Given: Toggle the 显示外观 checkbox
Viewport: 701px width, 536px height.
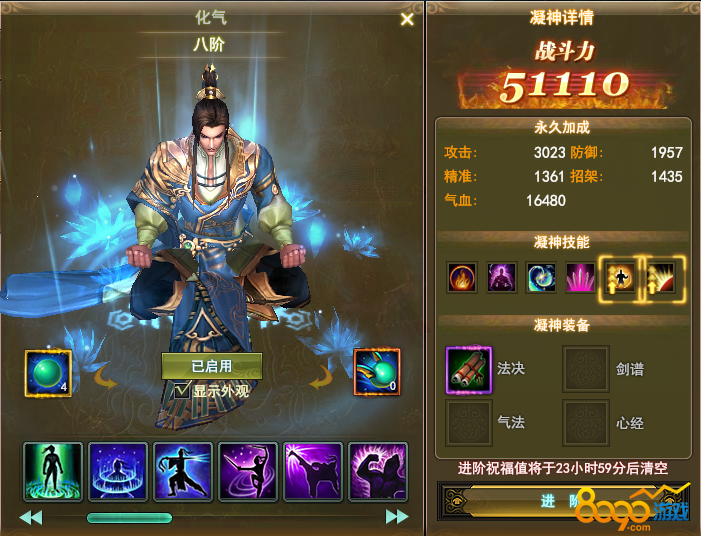Looking at the screenshot, I should click(181, 390).
